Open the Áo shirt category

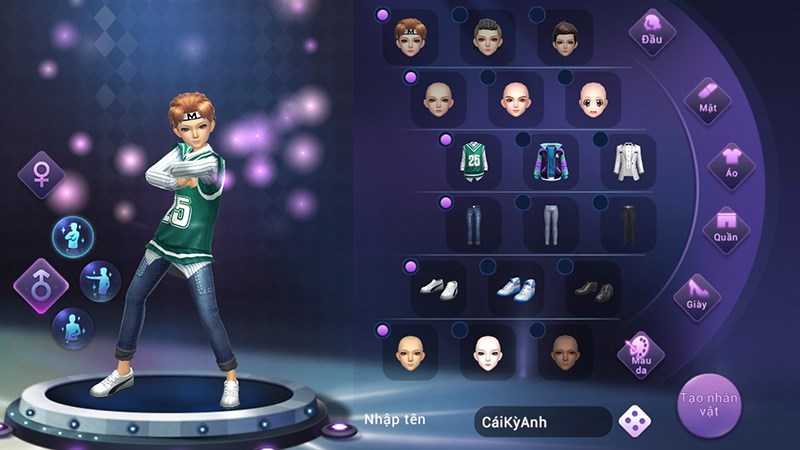tap(731, 166)
